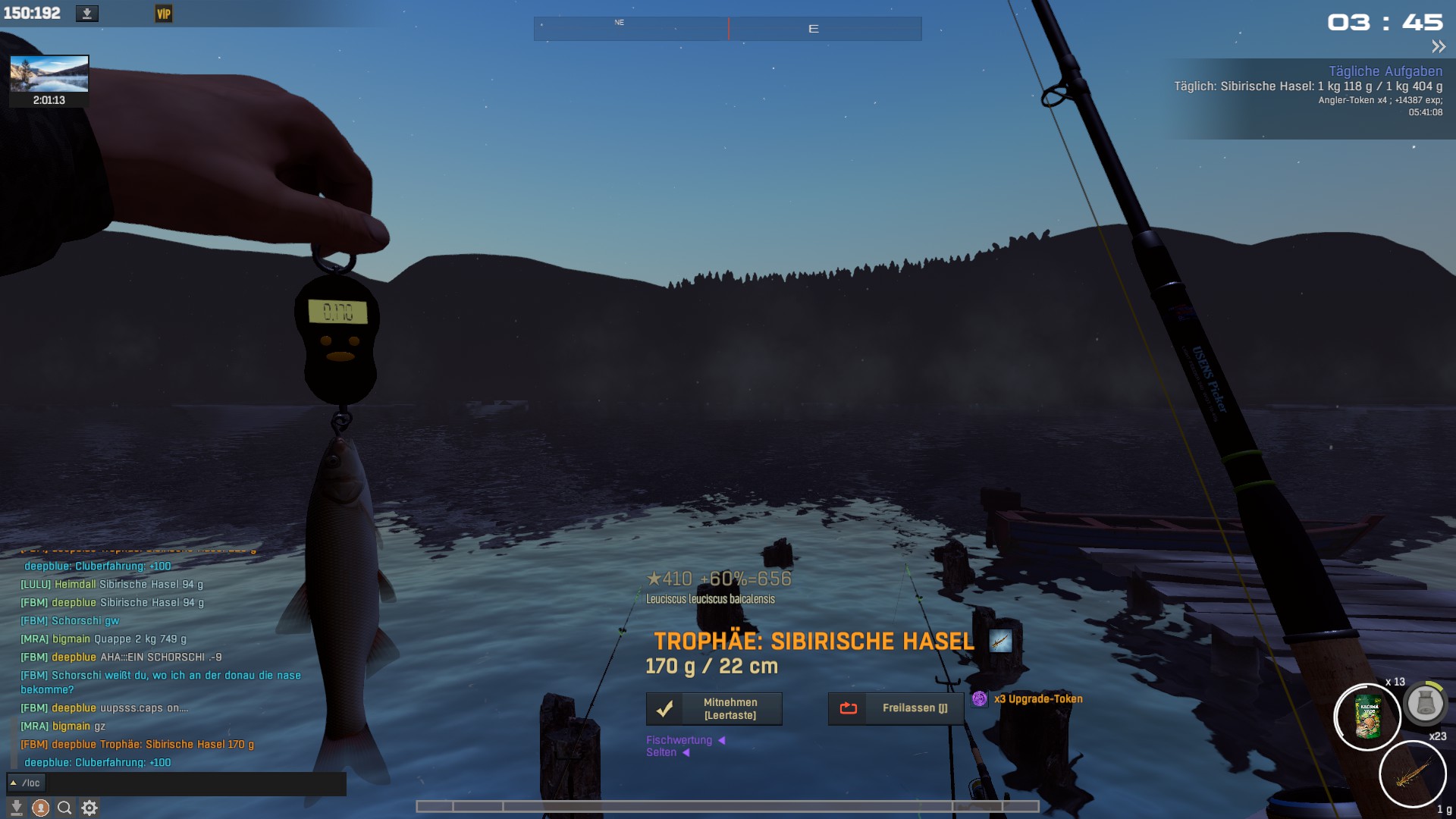Open the Fischwertung rating link

(x=679, y=740)
